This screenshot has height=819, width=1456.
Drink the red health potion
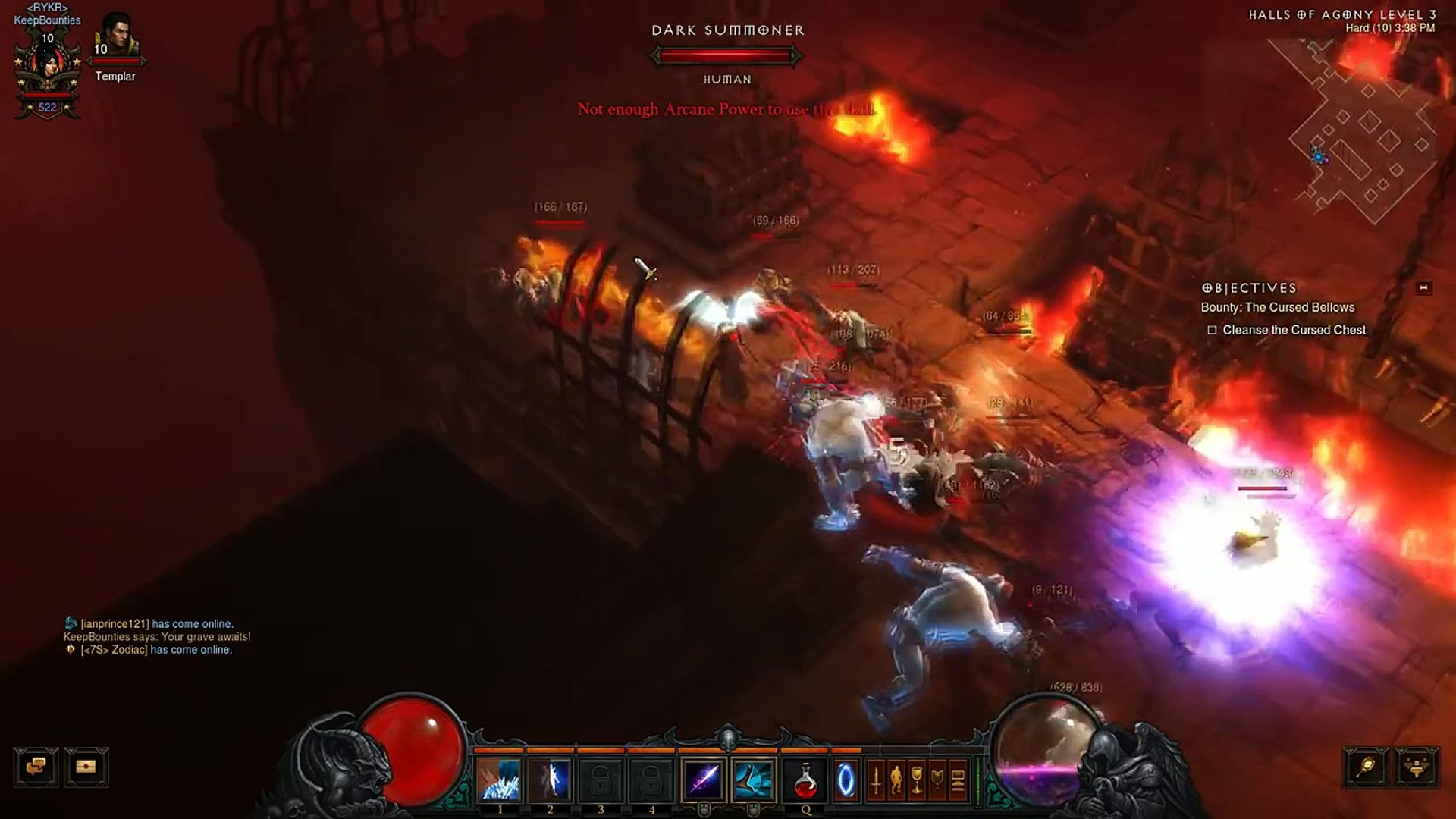point(805,781)
